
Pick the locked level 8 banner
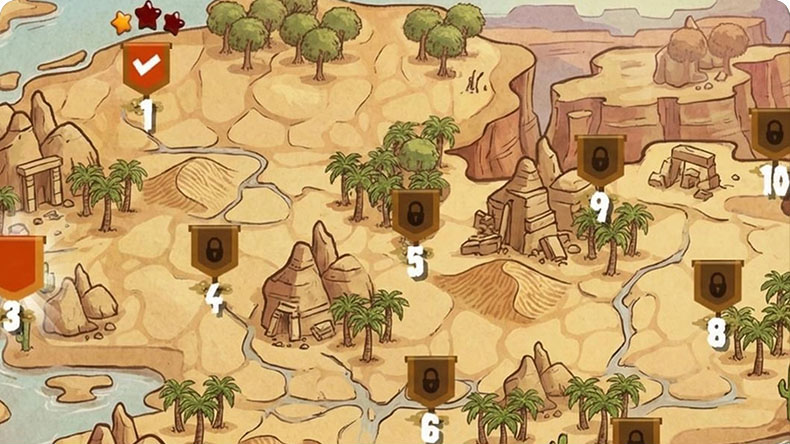click(x=717, y=285)
